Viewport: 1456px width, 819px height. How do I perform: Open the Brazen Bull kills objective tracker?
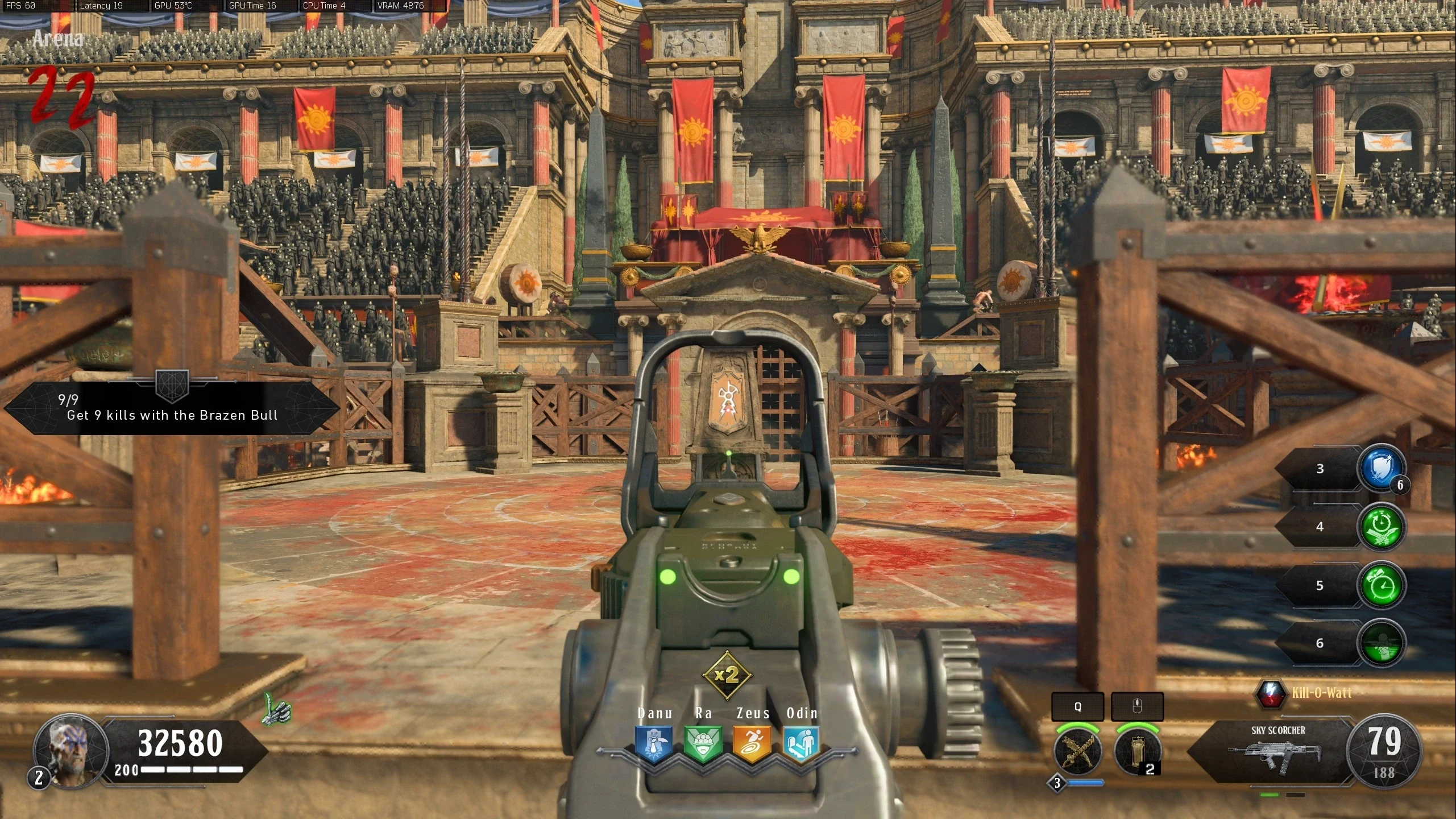tap(172, 408)
